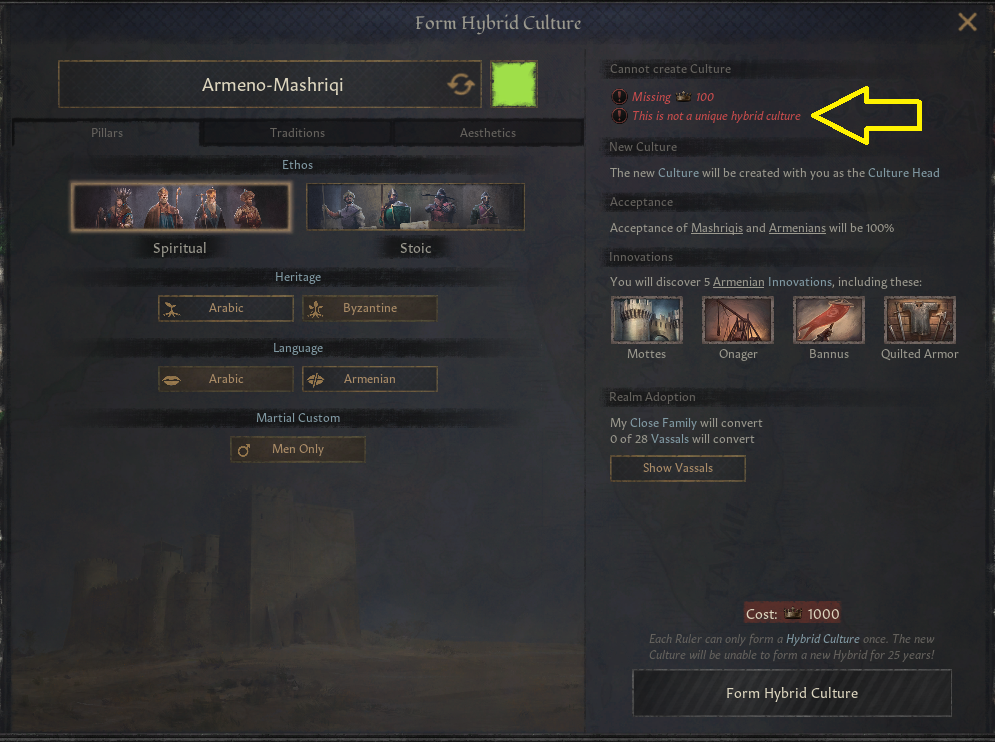Switch to the Traditions tab
The width and height of the screenshot is (995, 742).
[x=297, y=132]
